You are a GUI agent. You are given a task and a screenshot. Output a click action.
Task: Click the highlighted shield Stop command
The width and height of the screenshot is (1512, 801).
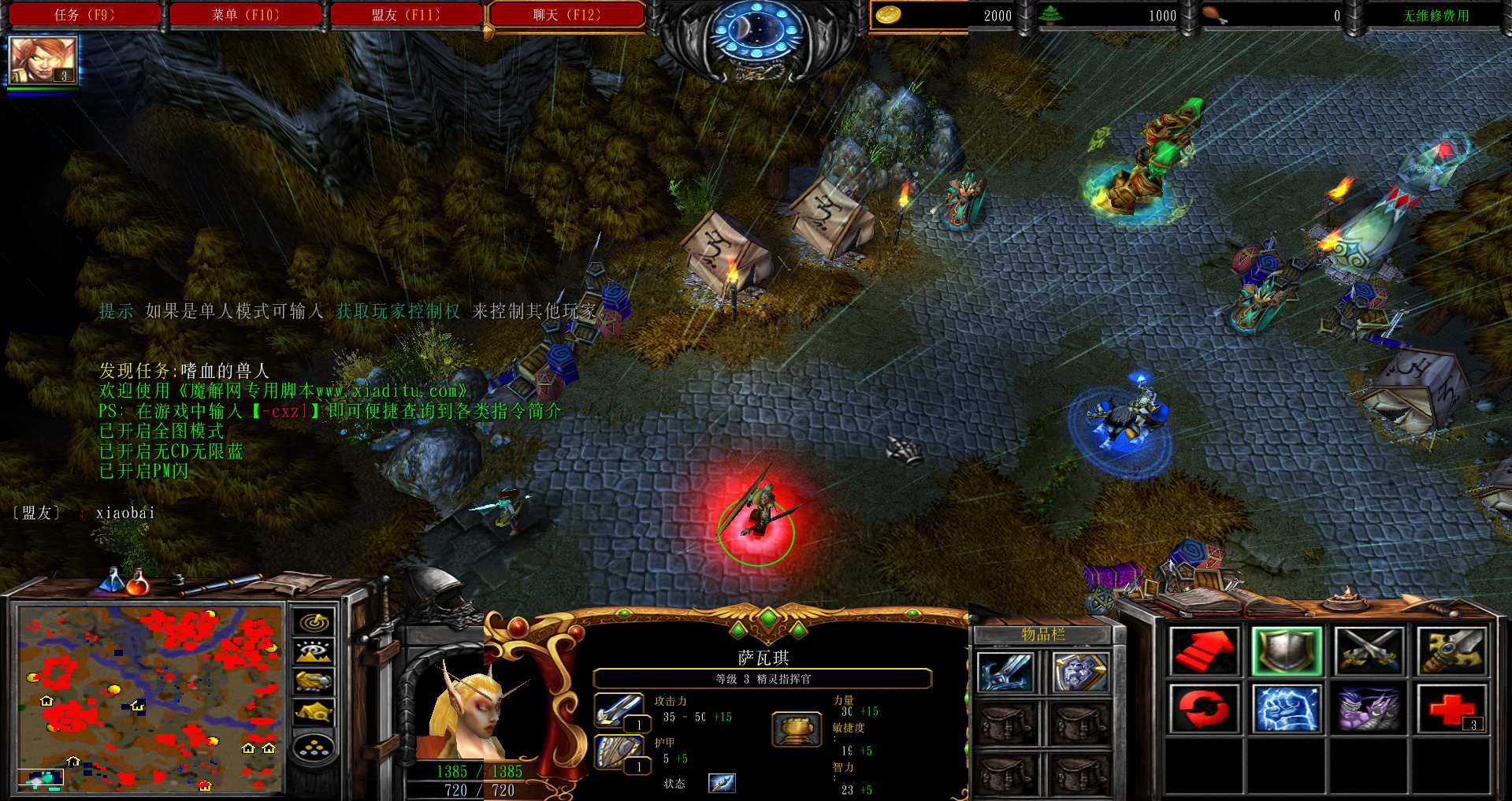click(1286, 651)
